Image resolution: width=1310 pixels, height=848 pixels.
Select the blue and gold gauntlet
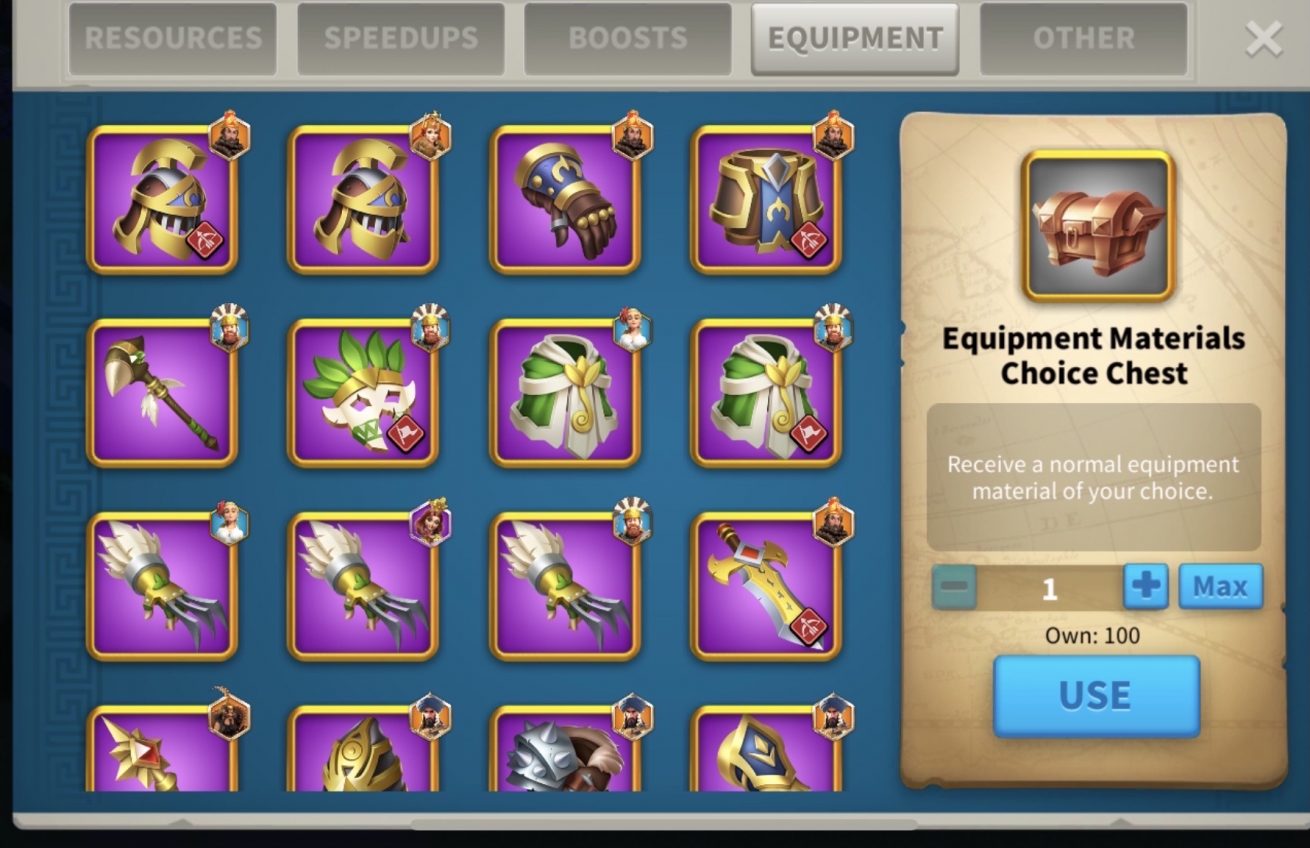pos(564,200)
